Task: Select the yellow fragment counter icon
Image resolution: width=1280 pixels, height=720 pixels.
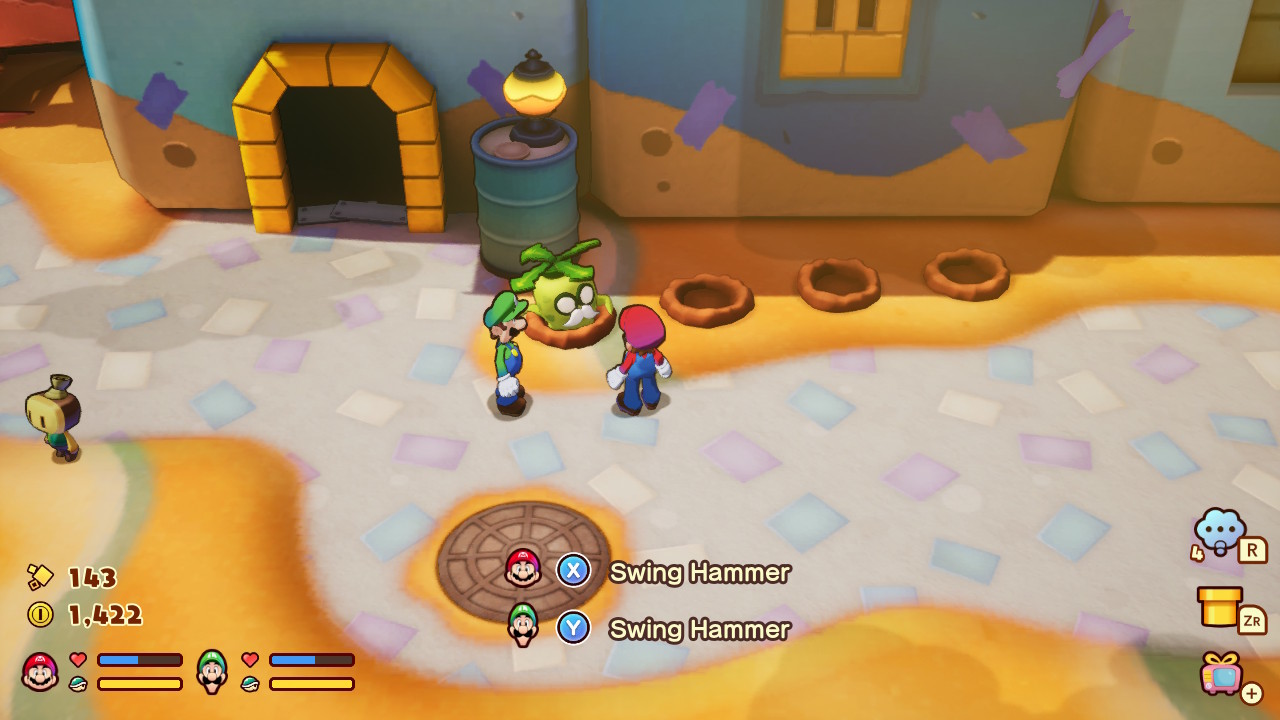Action: (40, 579)
